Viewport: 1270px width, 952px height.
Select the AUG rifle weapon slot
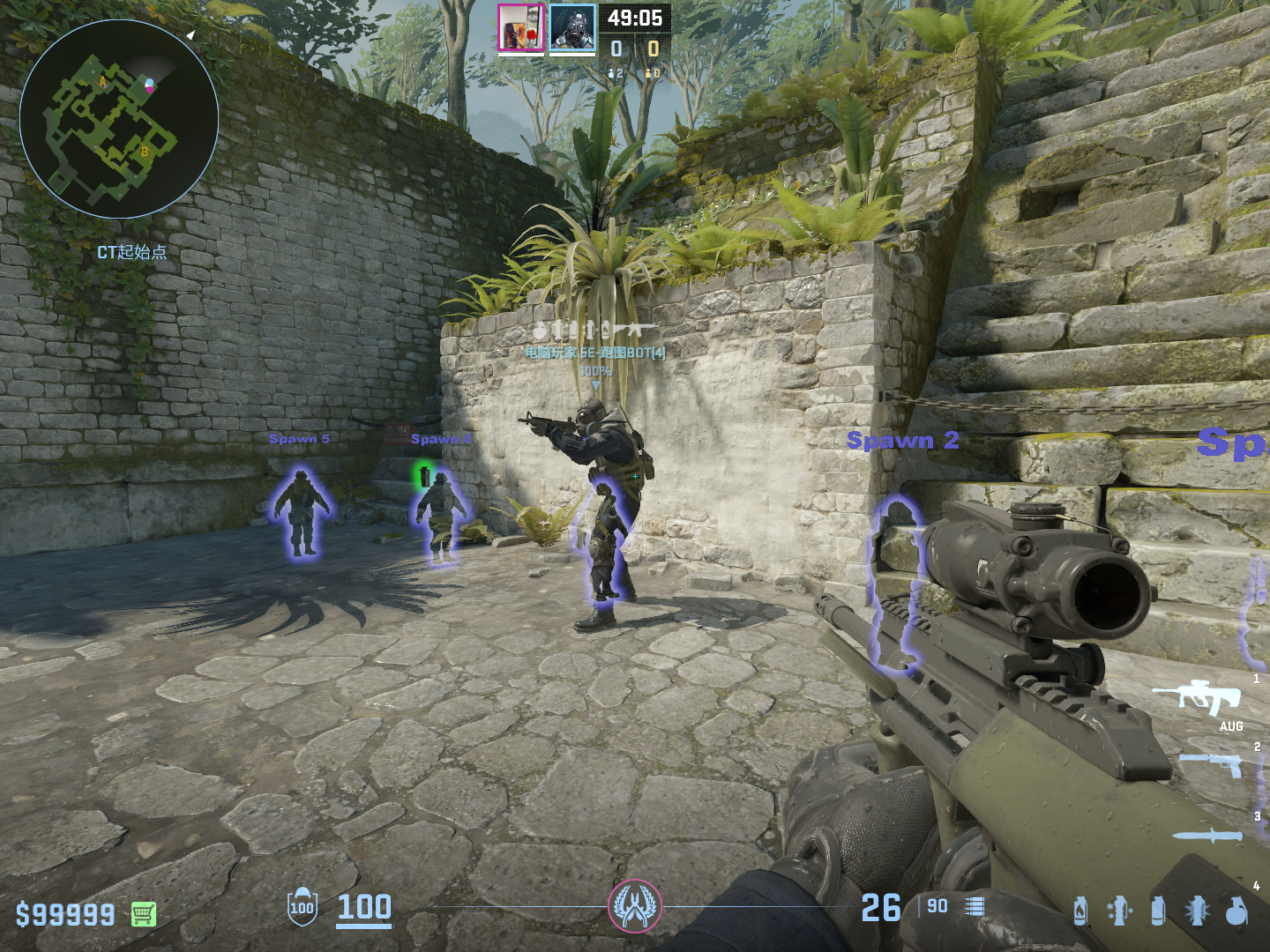(x=1198, y=697)
